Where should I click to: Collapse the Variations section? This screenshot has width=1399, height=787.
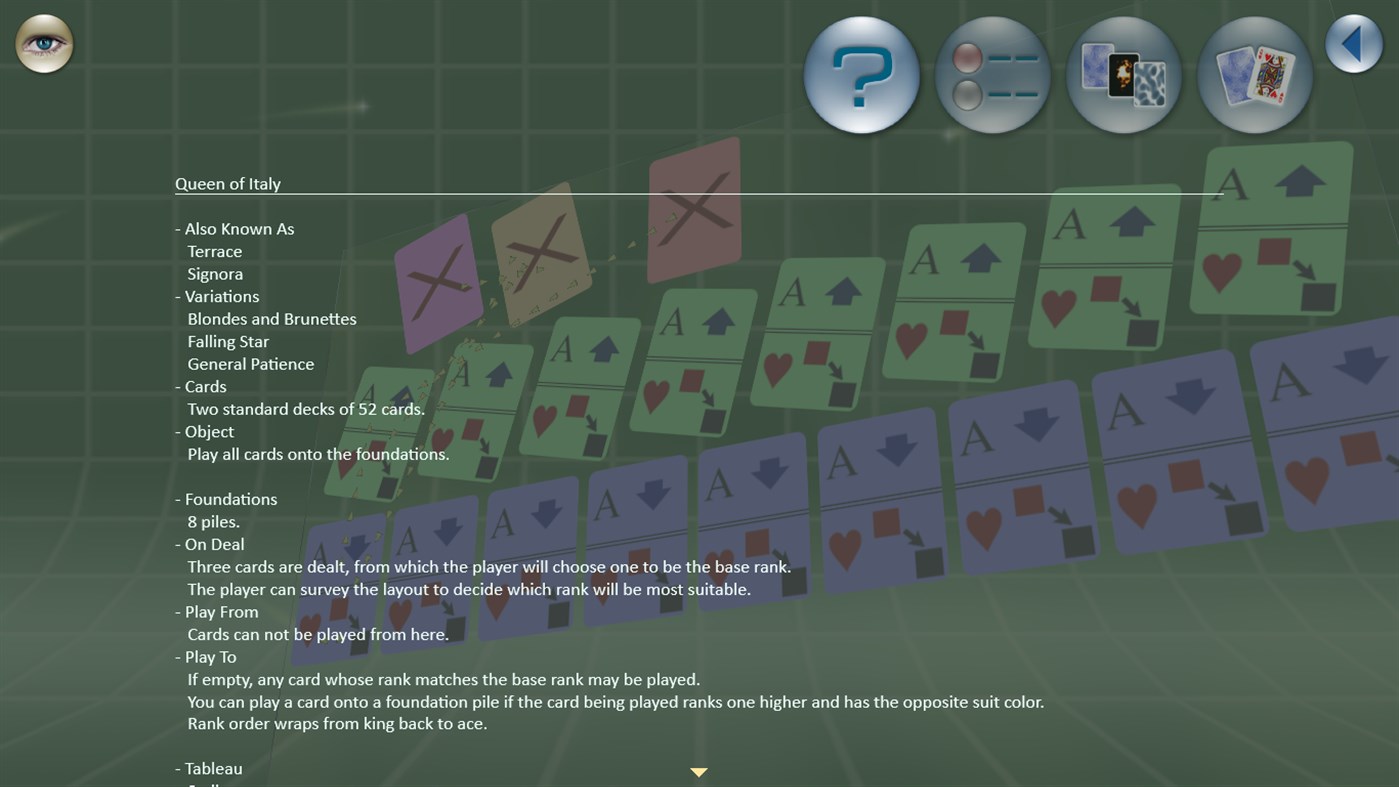pos(220,296)
